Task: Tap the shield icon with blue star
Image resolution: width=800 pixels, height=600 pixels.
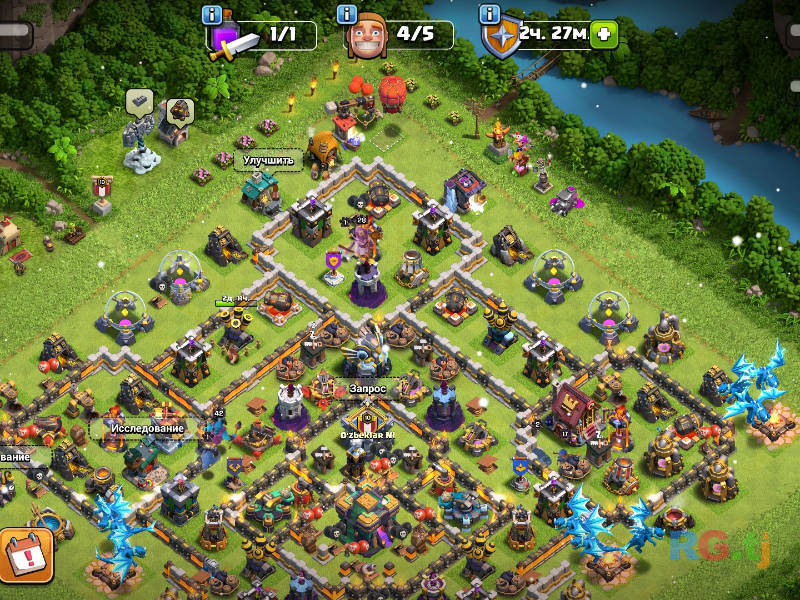Action: coord(499,38)
